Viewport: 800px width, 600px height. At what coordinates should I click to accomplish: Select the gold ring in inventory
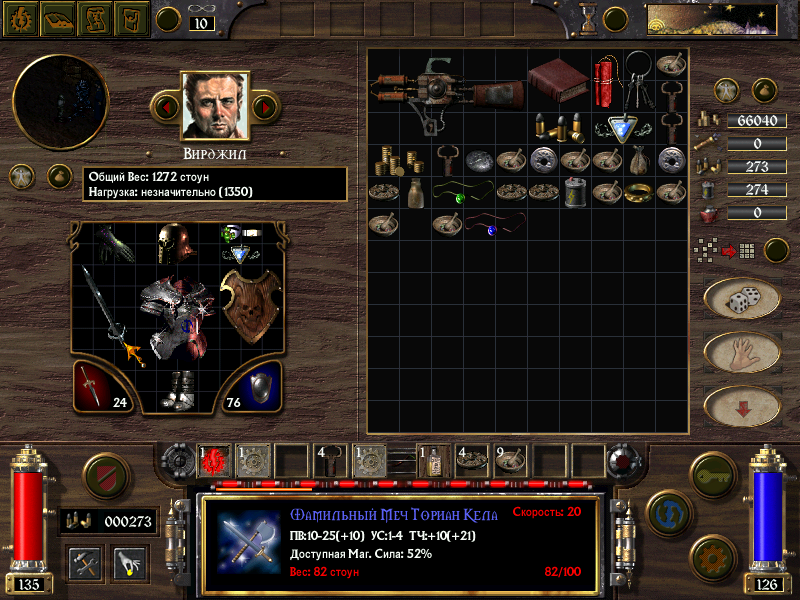tap(637, 193)
